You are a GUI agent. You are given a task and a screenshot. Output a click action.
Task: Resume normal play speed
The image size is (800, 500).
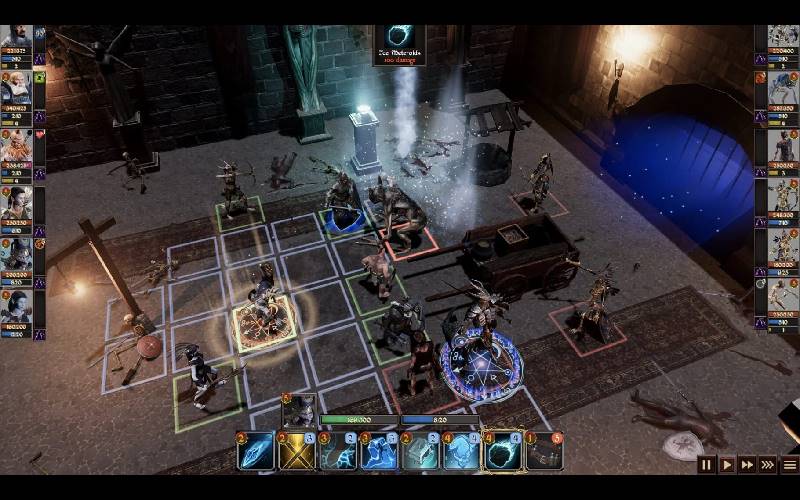click(x=727, y=464)
